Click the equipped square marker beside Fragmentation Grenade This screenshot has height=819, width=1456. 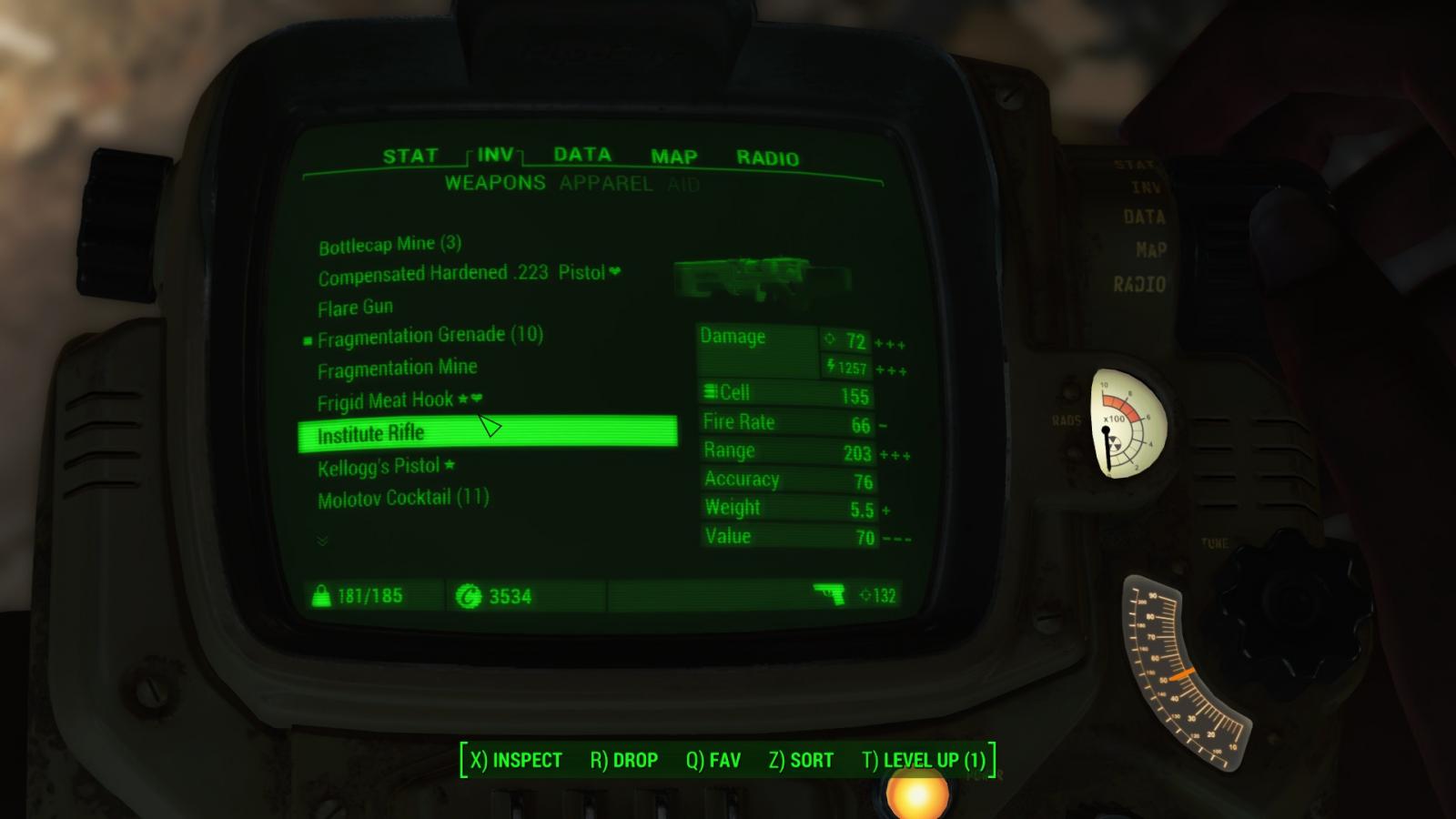coord(308,339)
